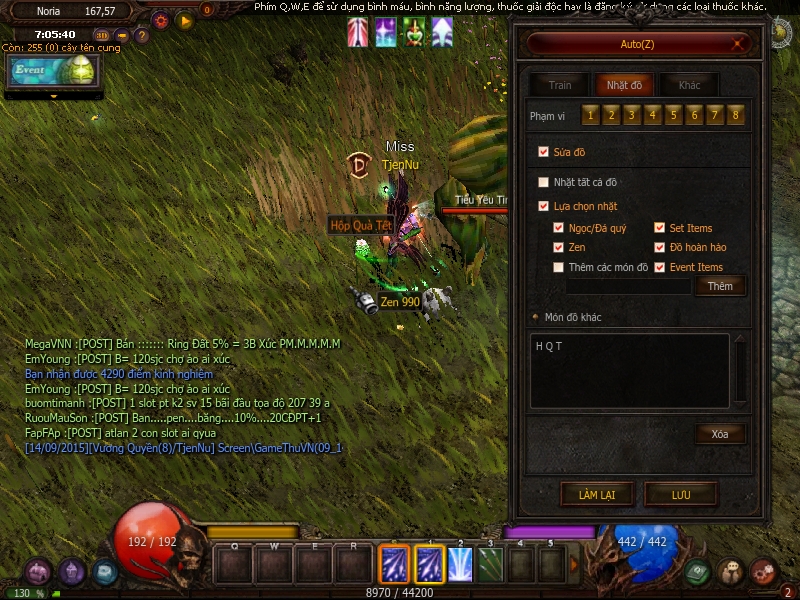Image resolution: width=800 pixels, height=600 pixels.
Task: Switch to the Train tab
Action: (x=560, y=85)
